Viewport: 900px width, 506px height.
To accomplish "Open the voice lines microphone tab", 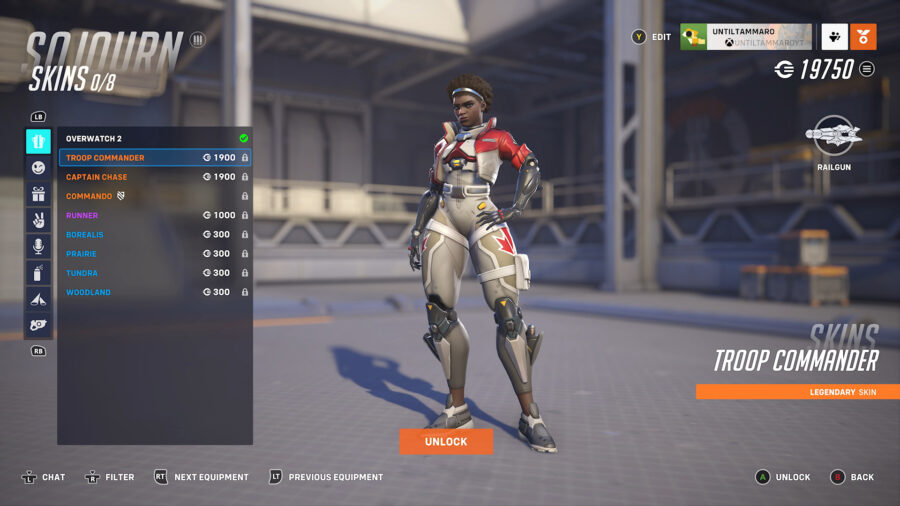I will (x=38, y=246).
